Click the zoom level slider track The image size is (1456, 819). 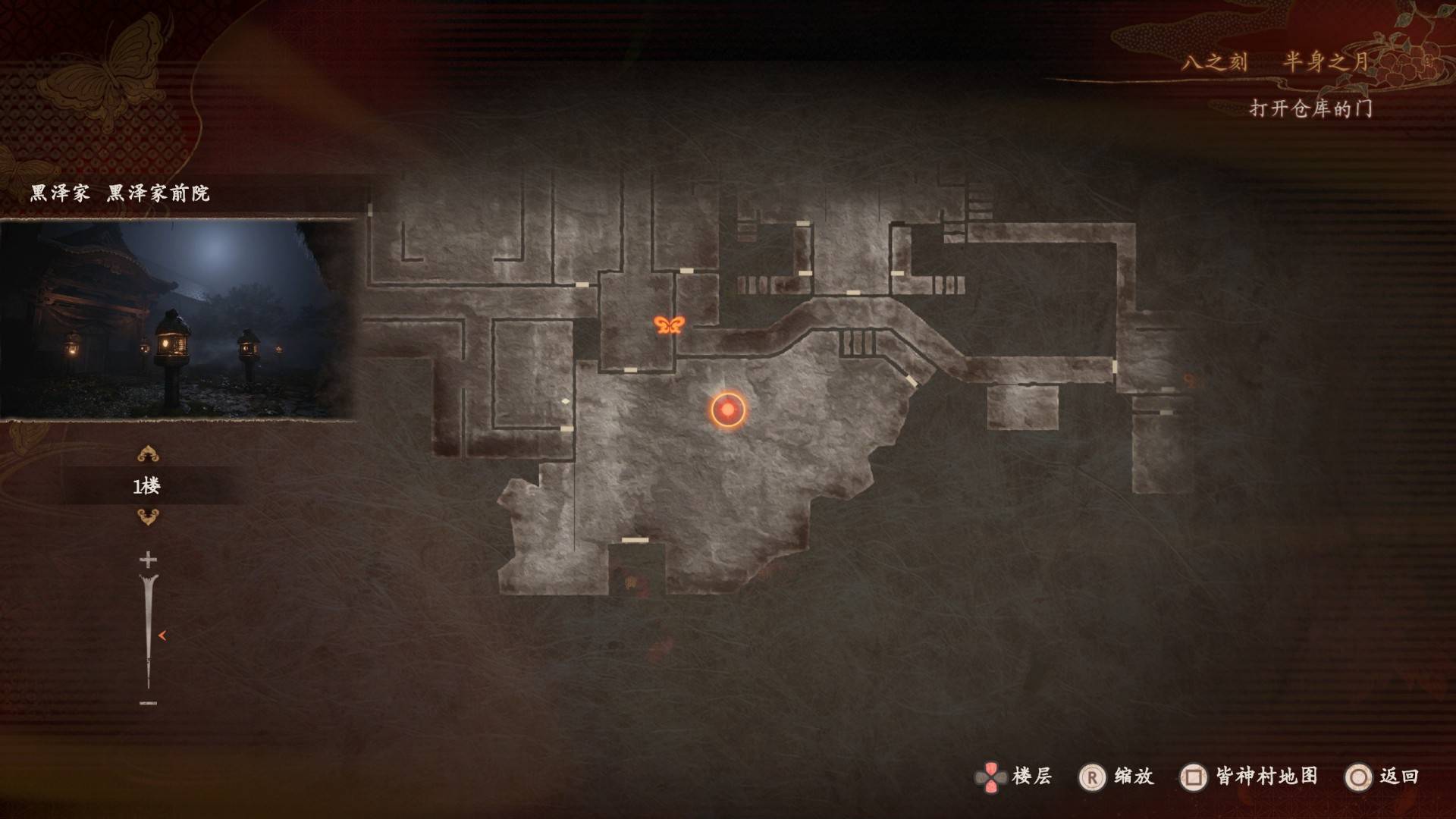pos(148,629)
